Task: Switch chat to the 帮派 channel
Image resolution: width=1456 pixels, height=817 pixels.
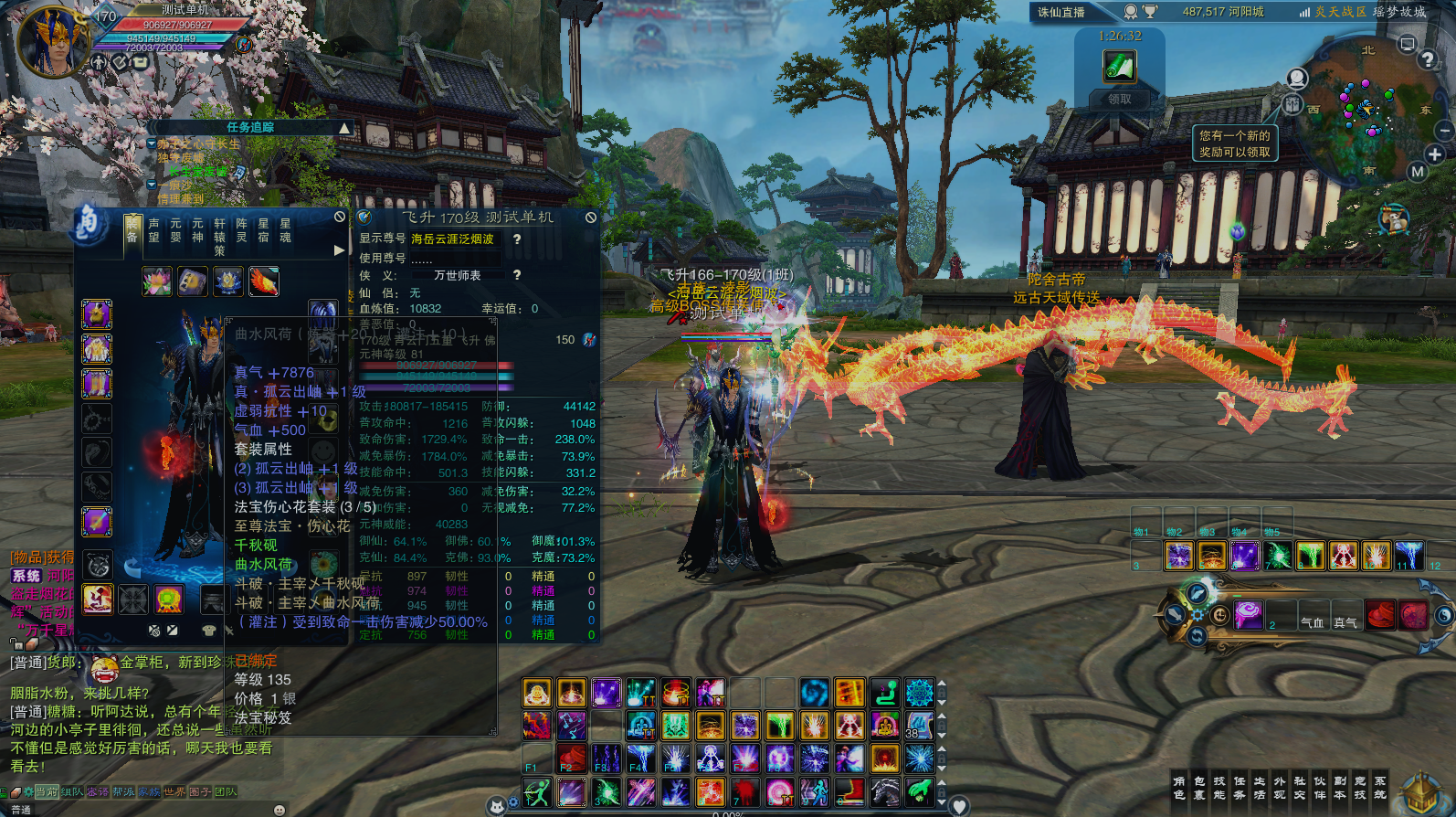Action: (123, 792)
